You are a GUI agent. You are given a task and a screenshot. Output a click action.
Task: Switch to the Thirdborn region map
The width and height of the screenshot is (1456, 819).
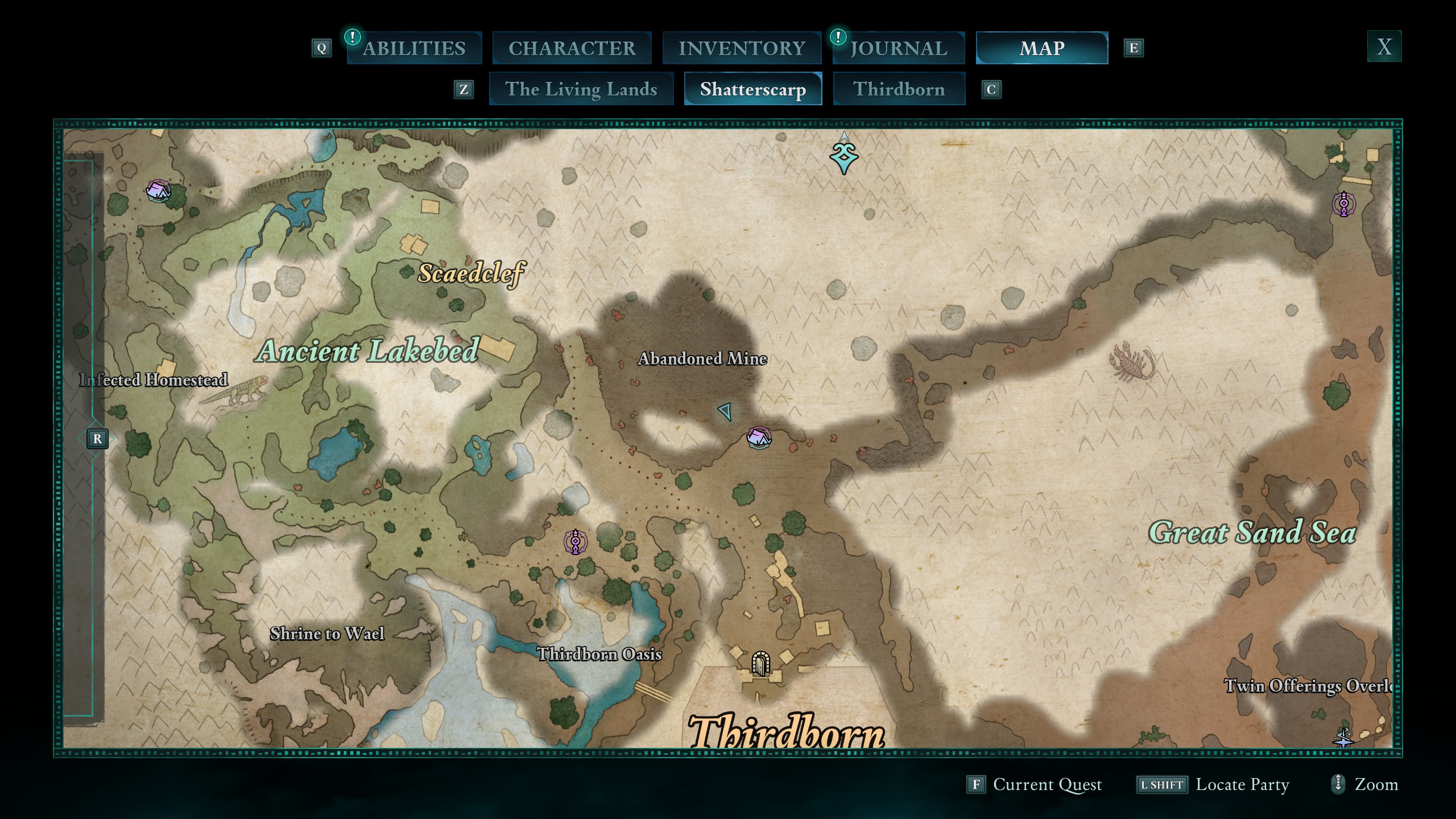click(x=899, y=89)
